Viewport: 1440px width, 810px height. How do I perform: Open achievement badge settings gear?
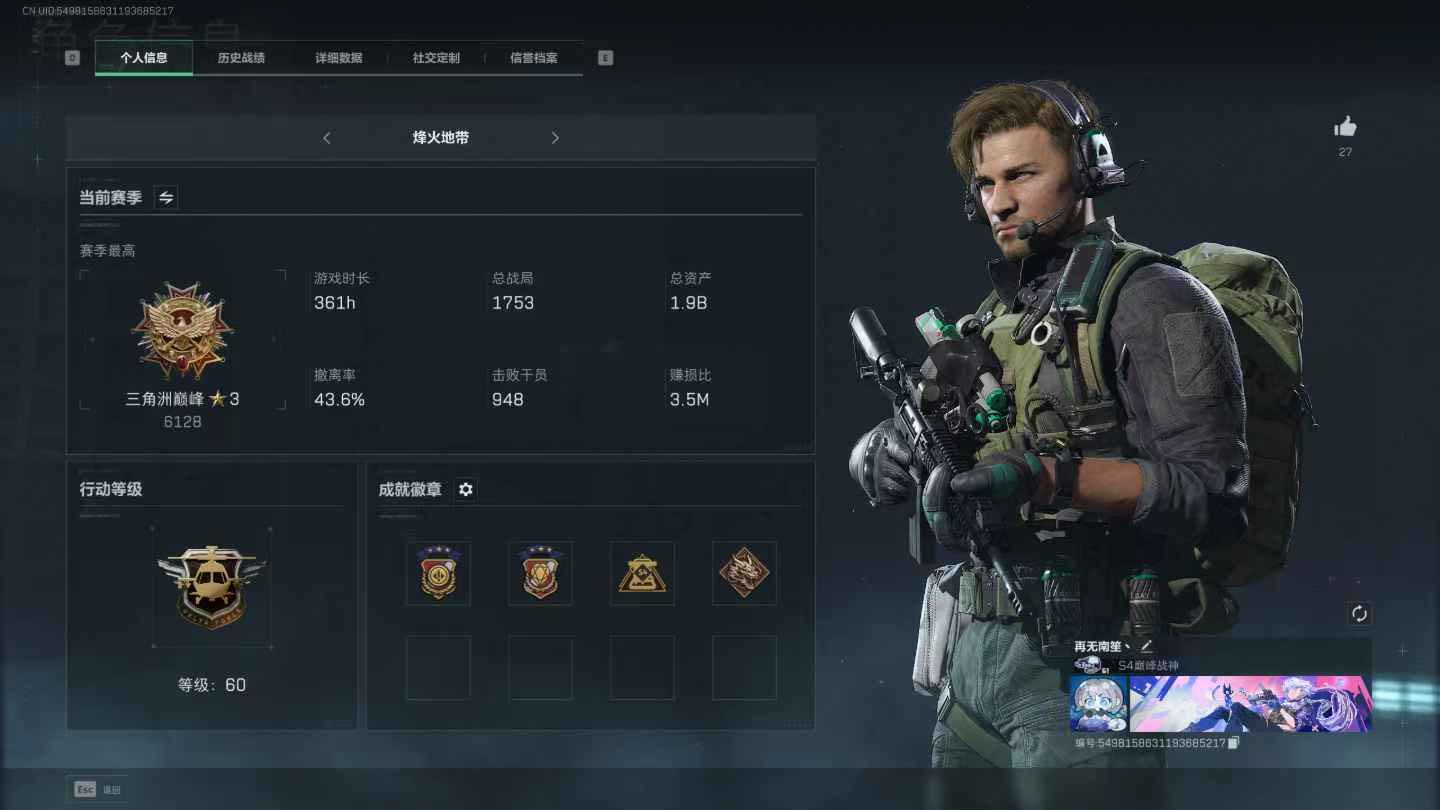pos(465,489)
